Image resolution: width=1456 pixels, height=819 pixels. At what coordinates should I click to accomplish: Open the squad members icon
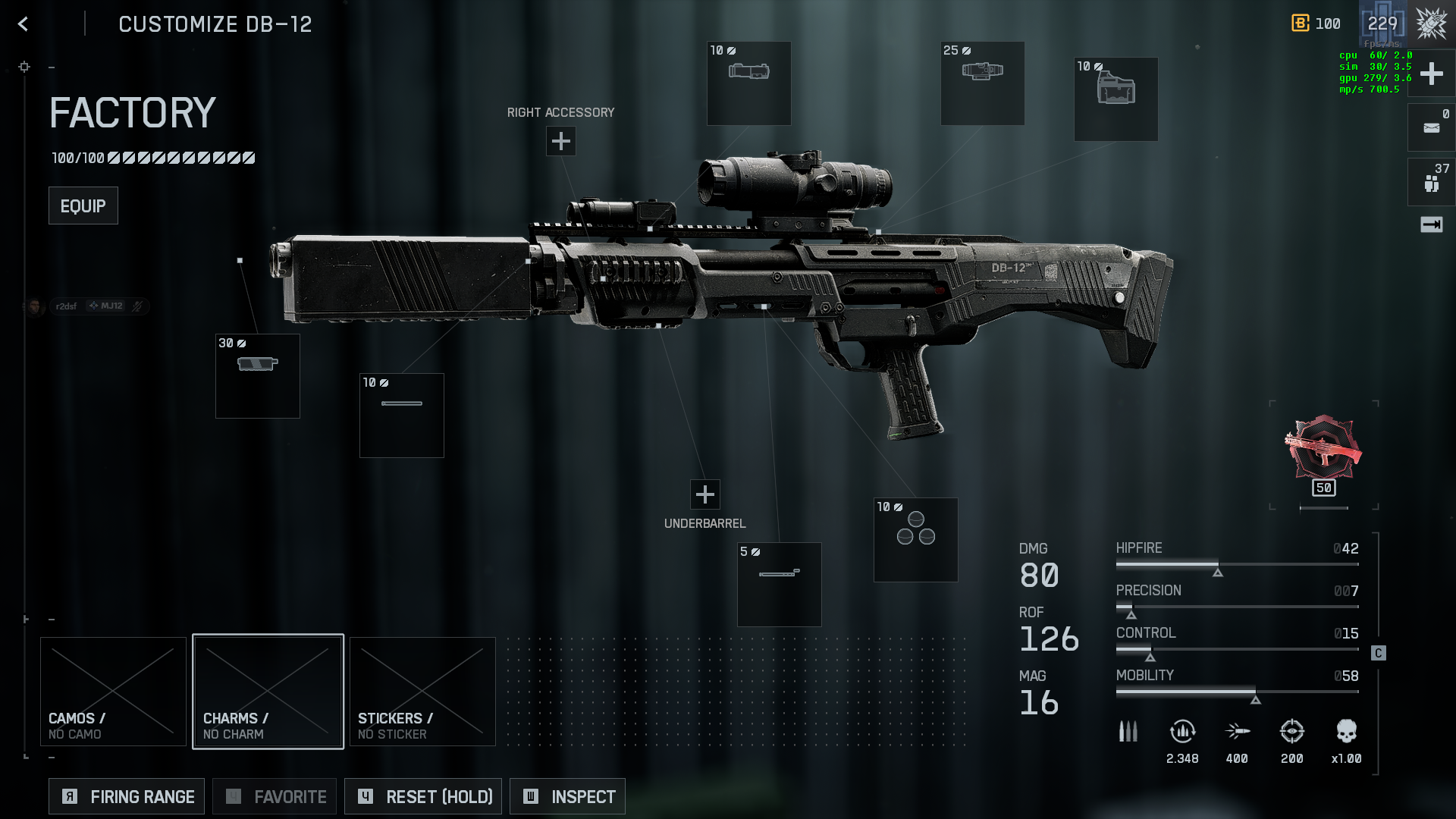click(1431, 183)
